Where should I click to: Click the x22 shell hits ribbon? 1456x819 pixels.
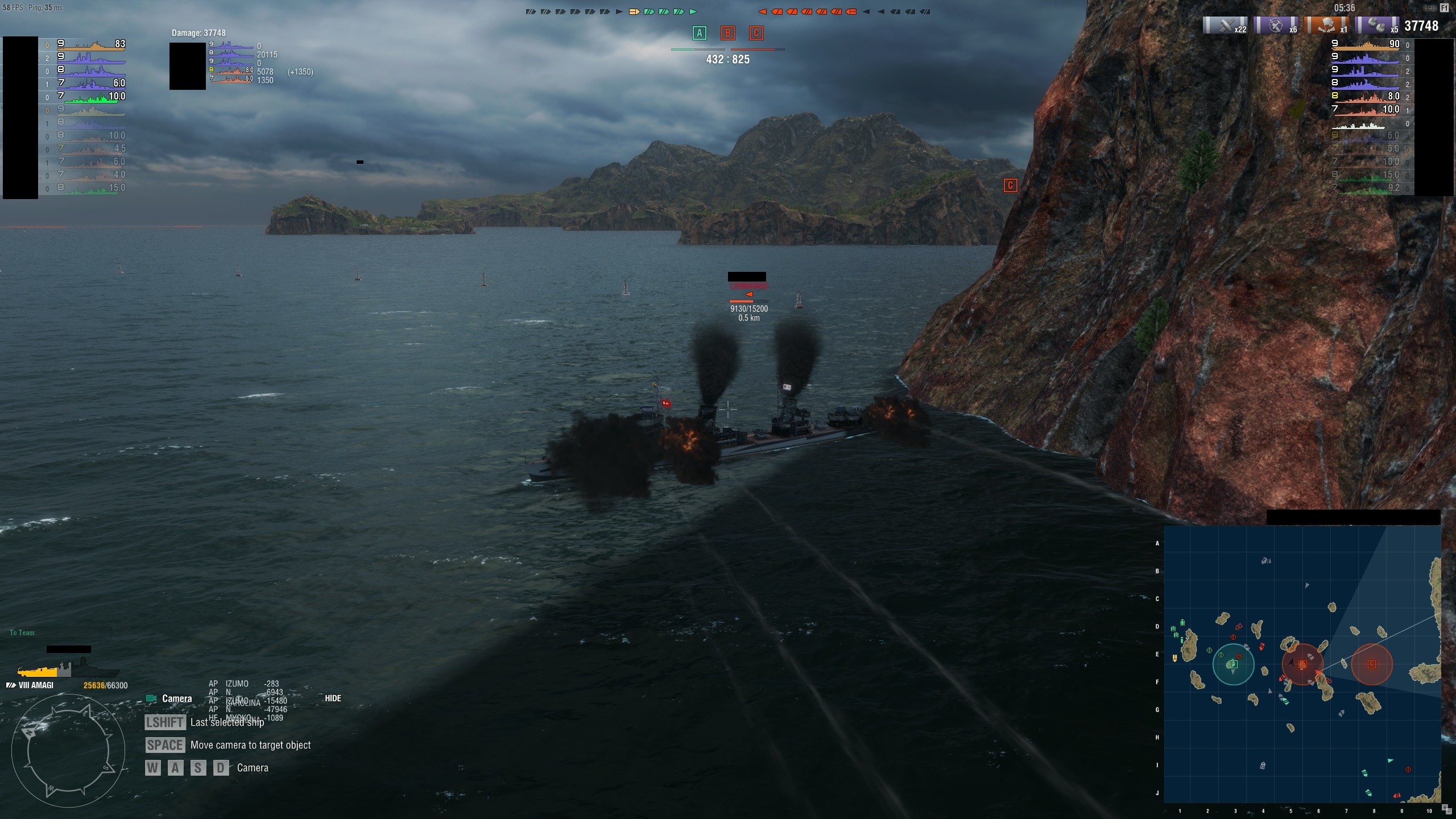point(1226,26)
